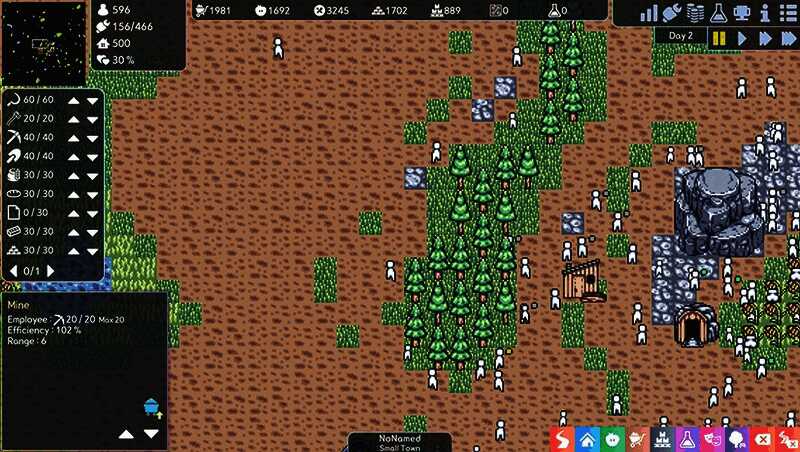Open the theater masks entertainment category
This screenshot has width=800, height=452.
(x=713, y=439)
